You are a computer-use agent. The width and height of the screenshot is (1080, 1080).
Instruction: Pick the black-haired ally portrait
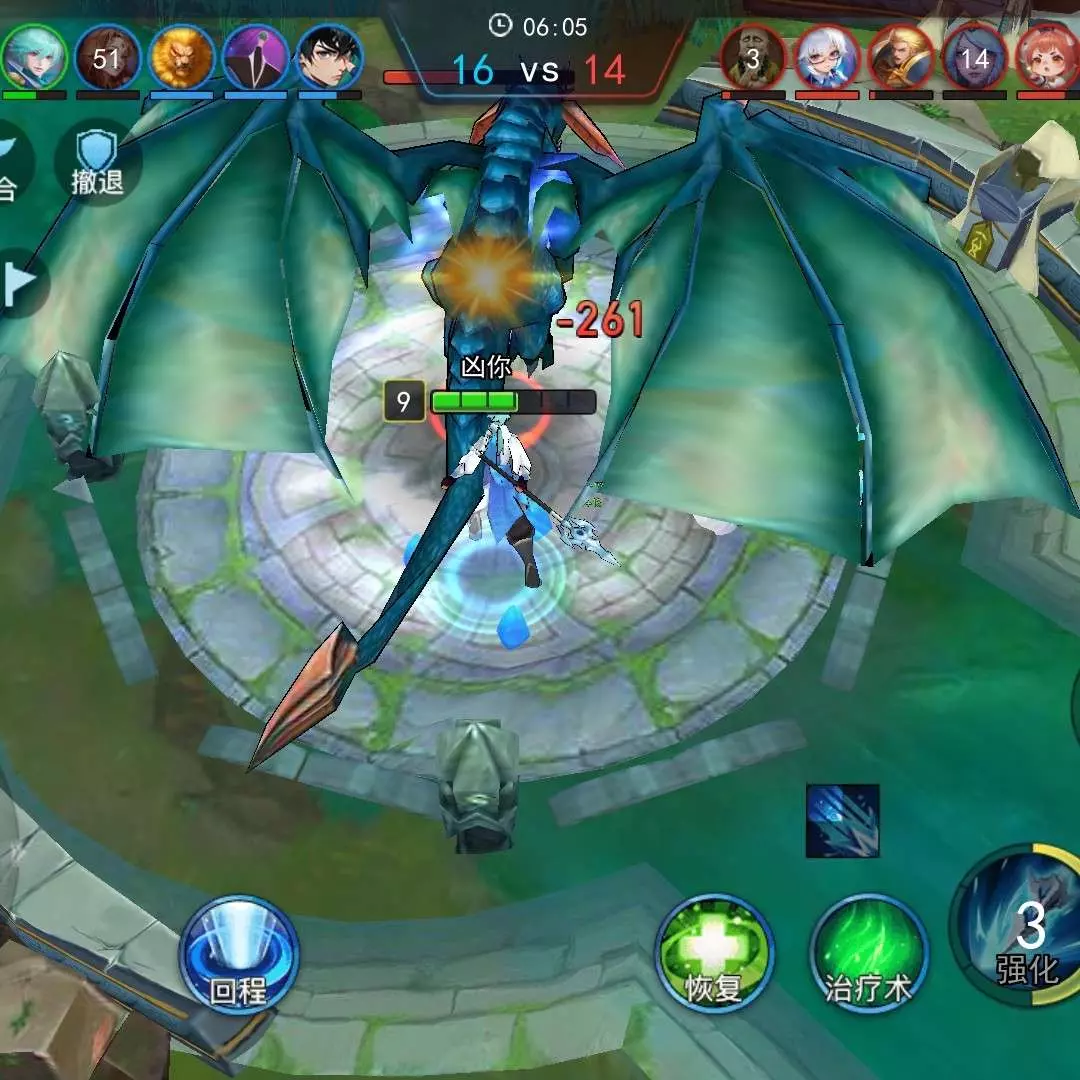click(x=330, y=58)
